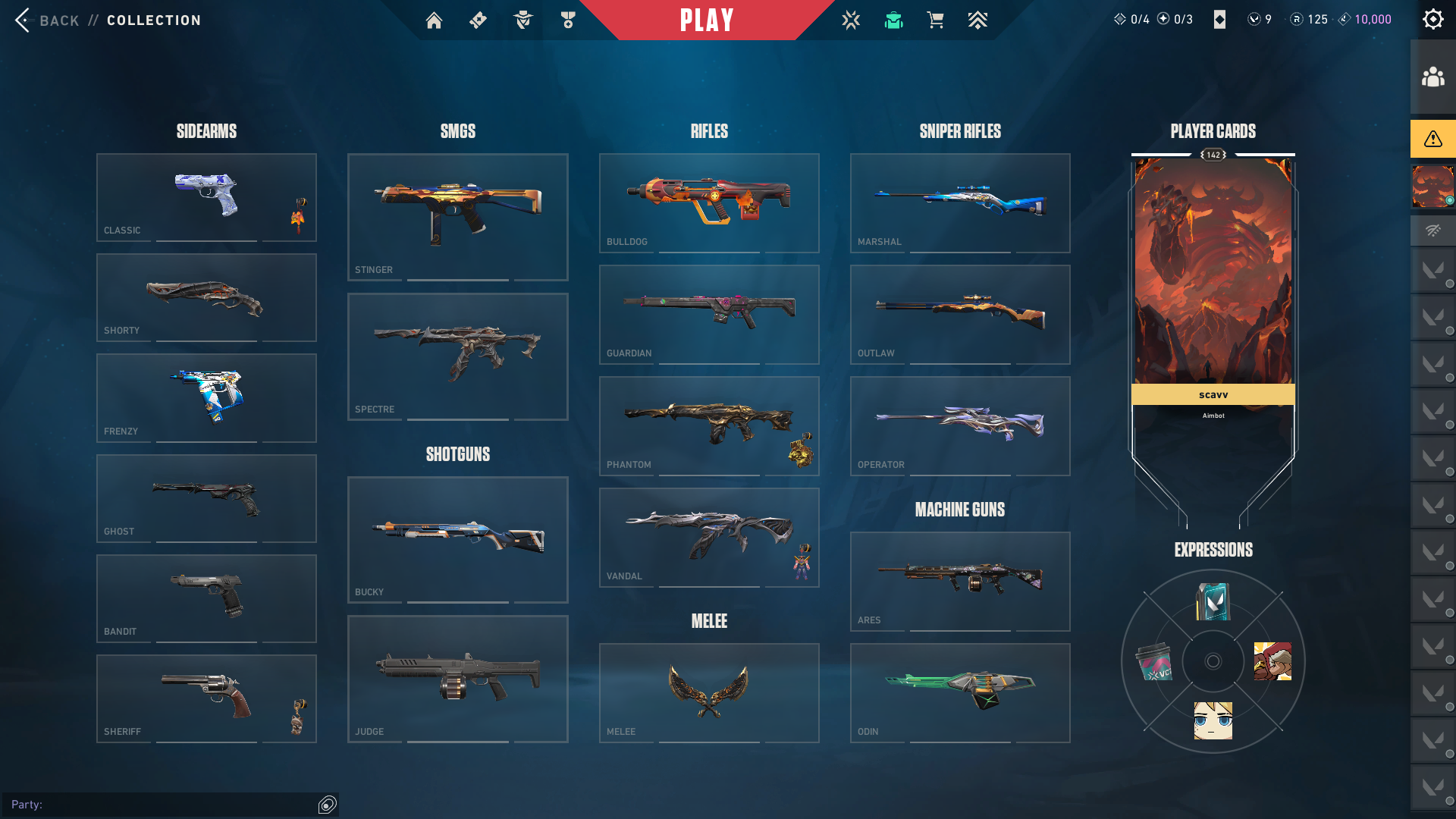Select the Spectre weapon slot
The width and height of the screenshot is (1456, 819).
click(x=457, y=356)
